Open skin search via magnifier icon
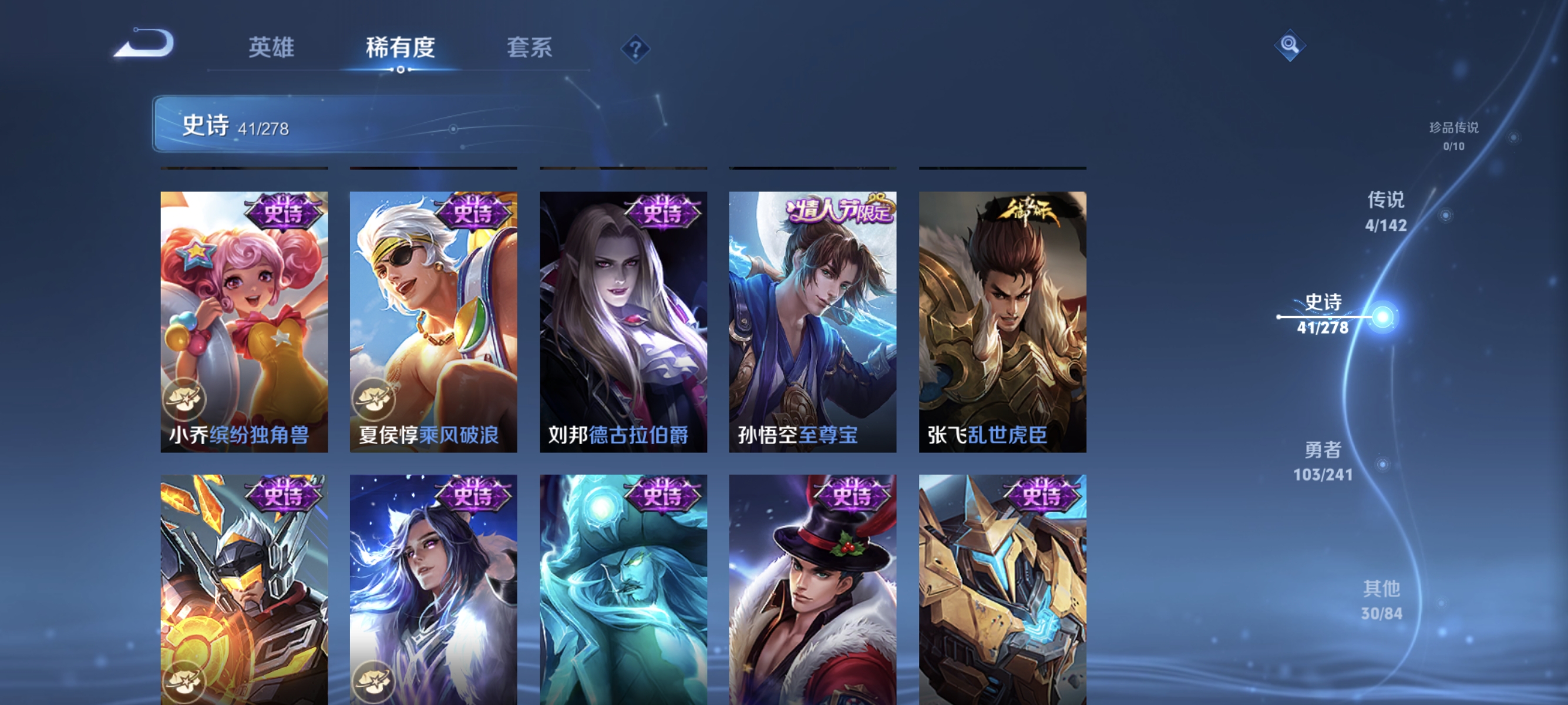Viewport: 1568px width, 705px height. (1291, 45)
